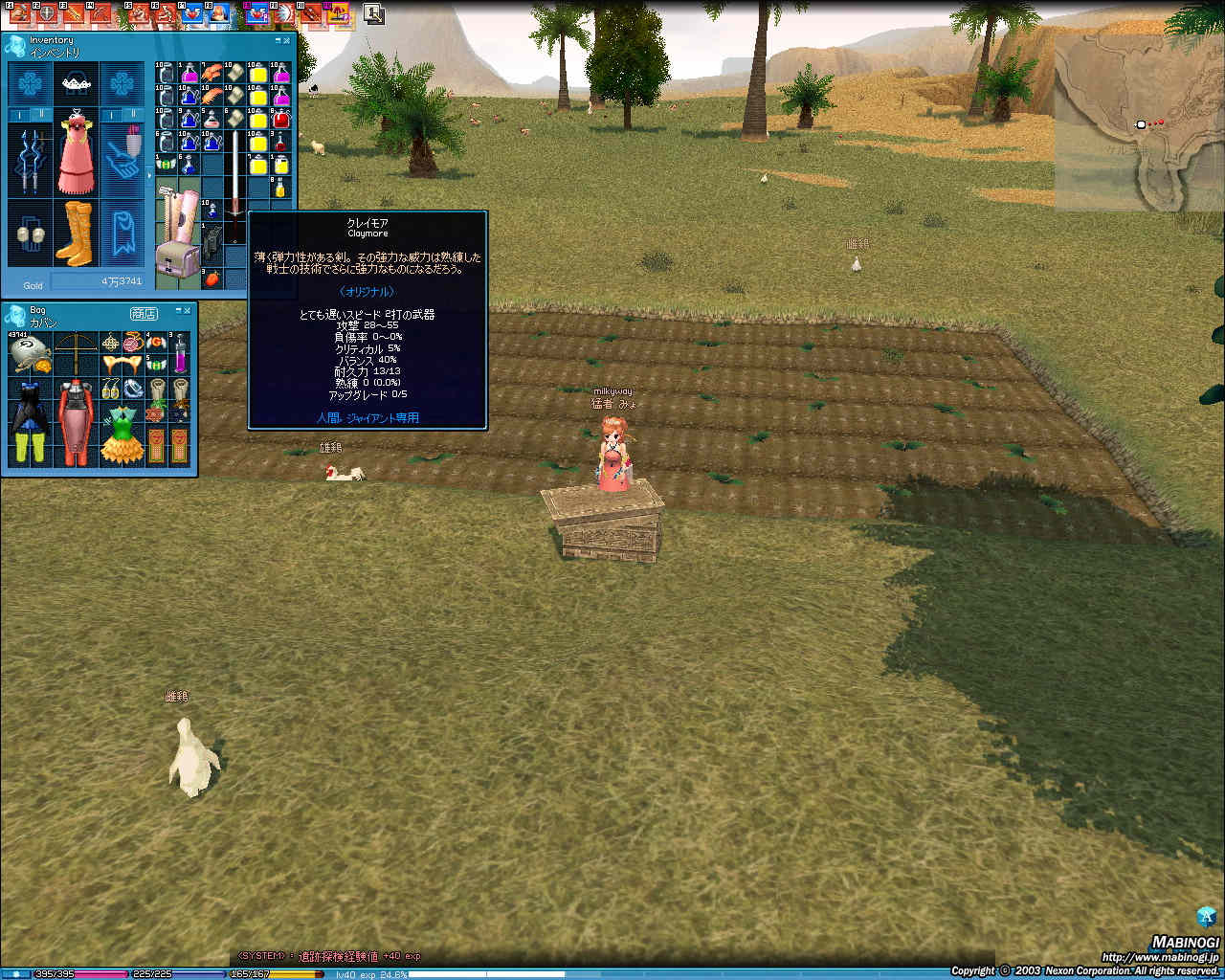Select the equipped twin lightning swords slot
Viewport: 1225px width, 980px height.
click(x=30, y=158)
